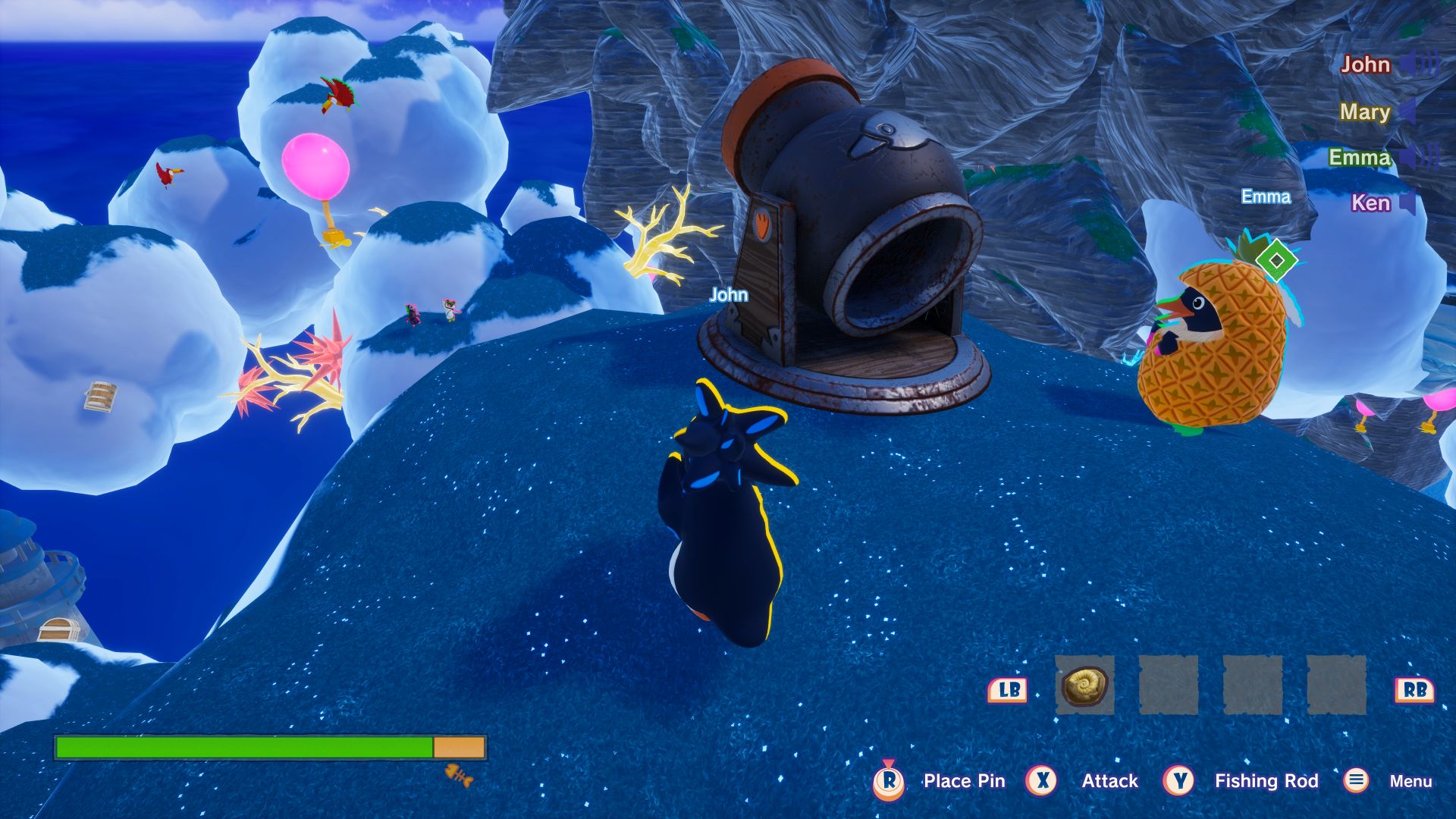Choose Emma in the player list
1456x819 pixels.
1359,158
